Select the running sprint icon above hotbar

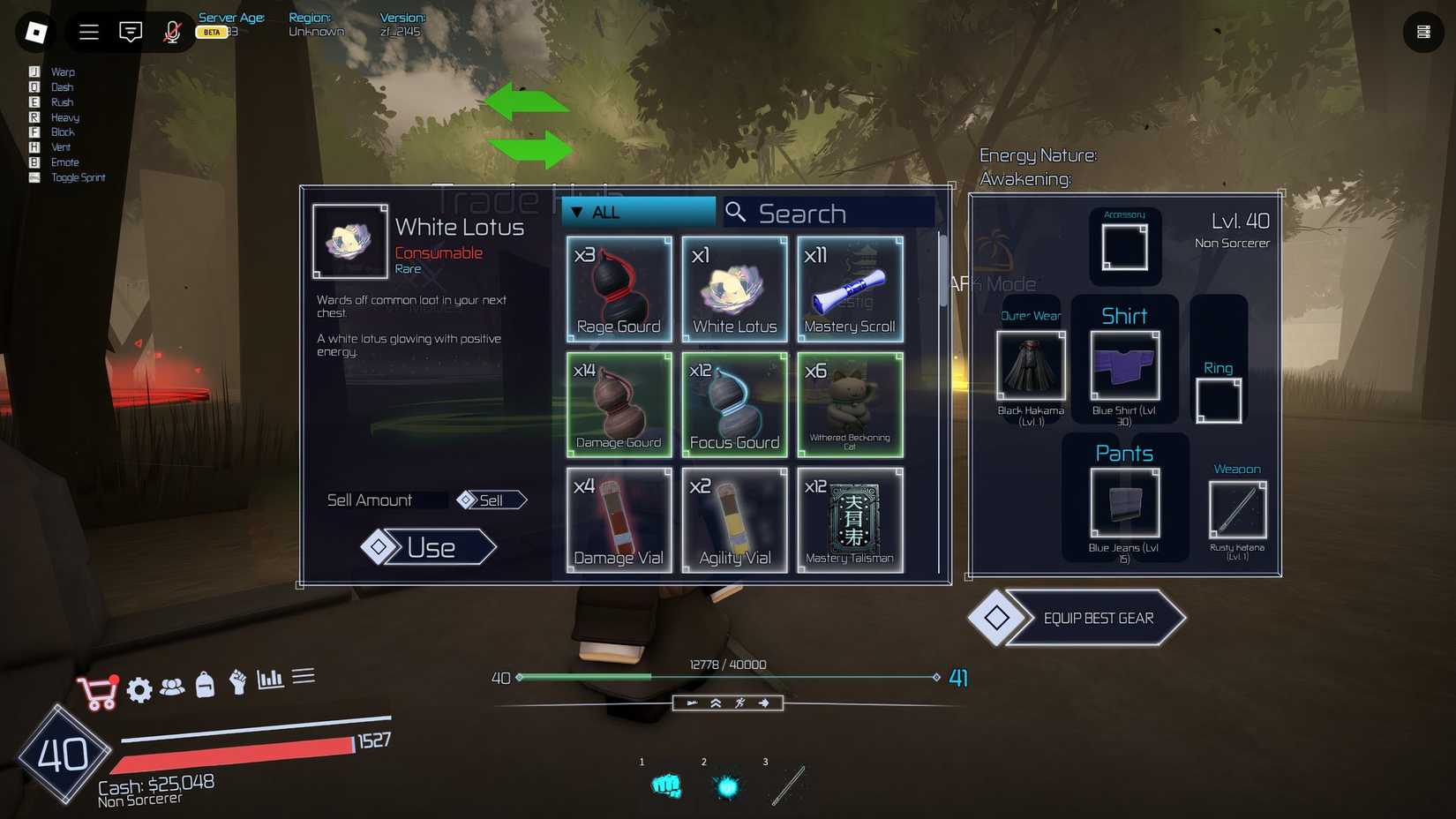[739, 703]
